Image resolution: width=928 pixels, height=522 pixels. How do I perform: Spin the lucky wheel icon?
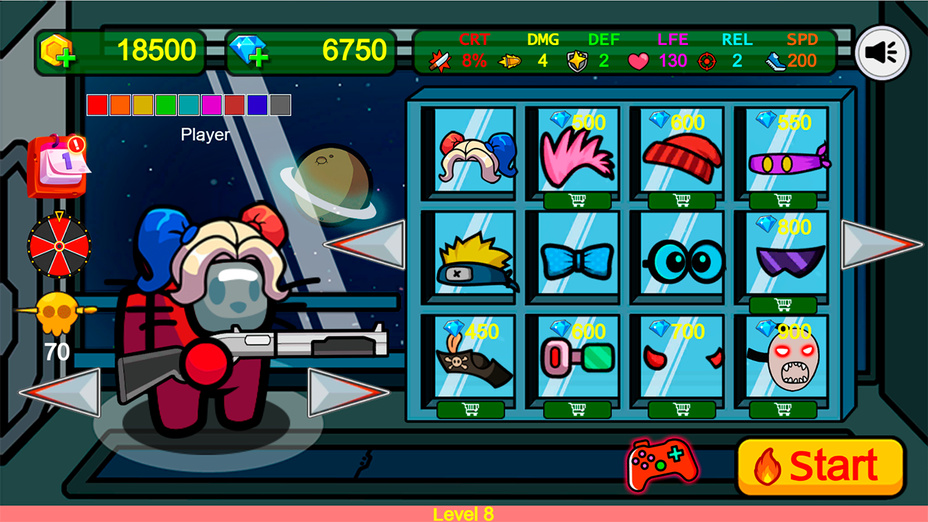point(58,244)
